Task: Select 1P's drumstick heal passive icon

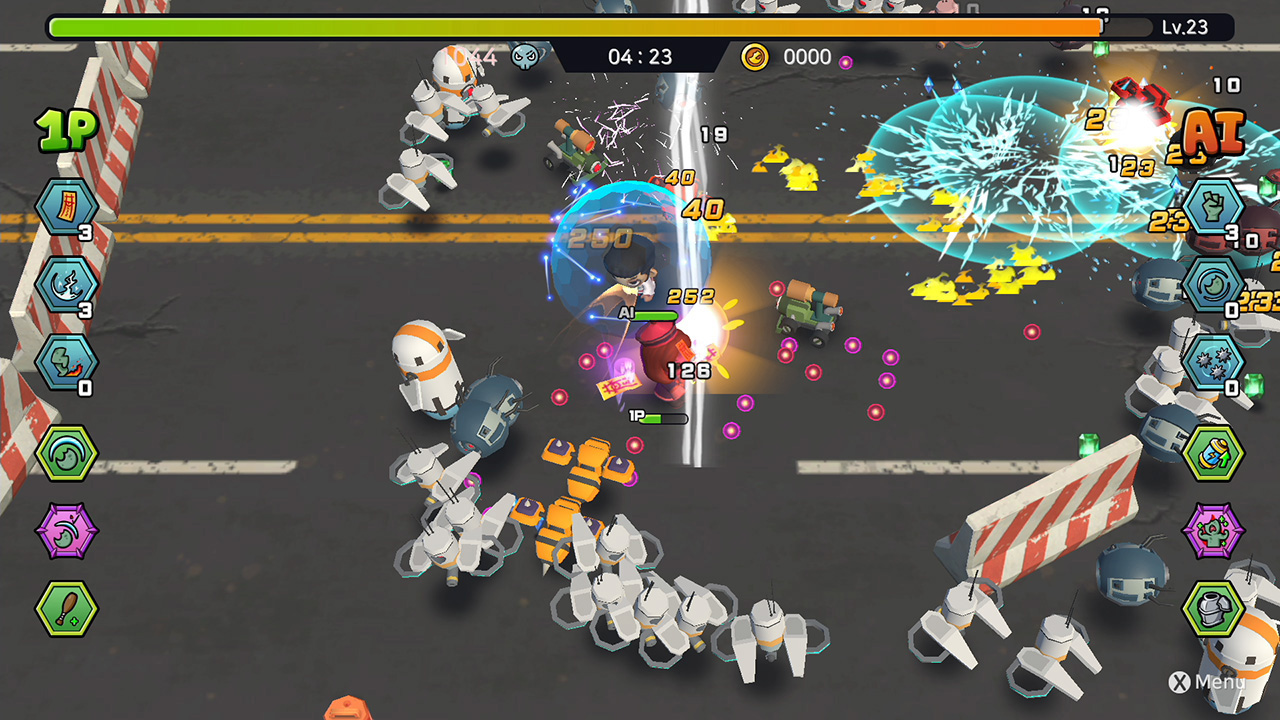Action: coord(66,608)
